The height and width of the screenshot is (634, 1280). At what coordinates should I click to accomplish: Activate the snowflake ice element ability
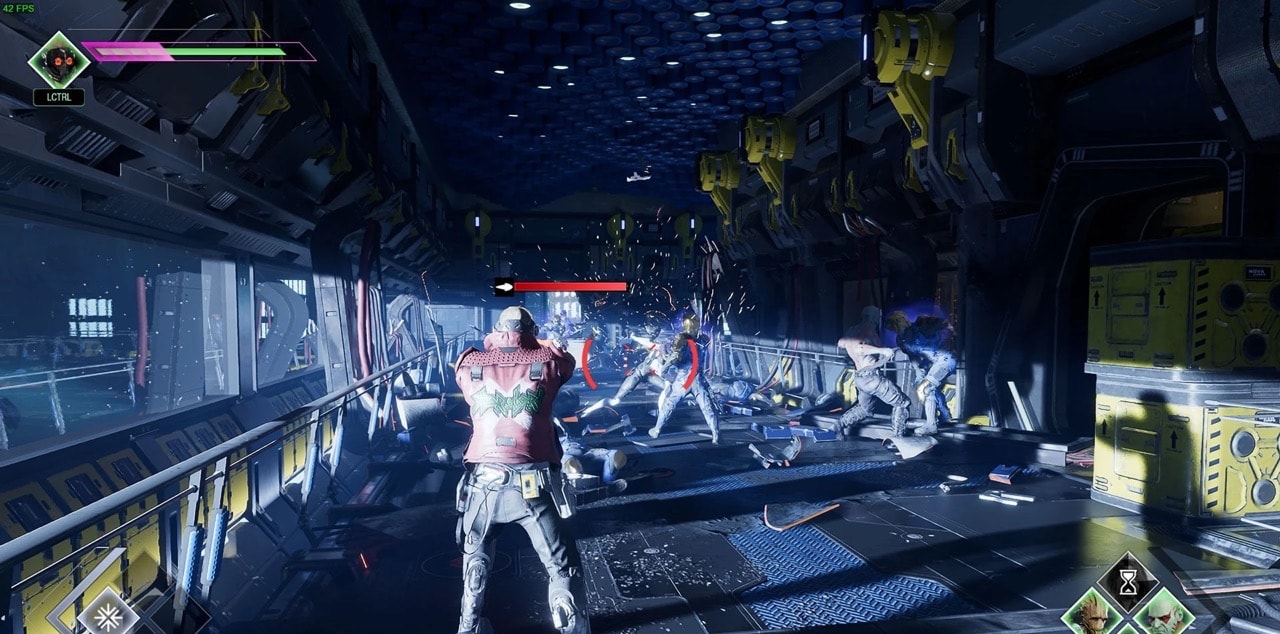107,615
